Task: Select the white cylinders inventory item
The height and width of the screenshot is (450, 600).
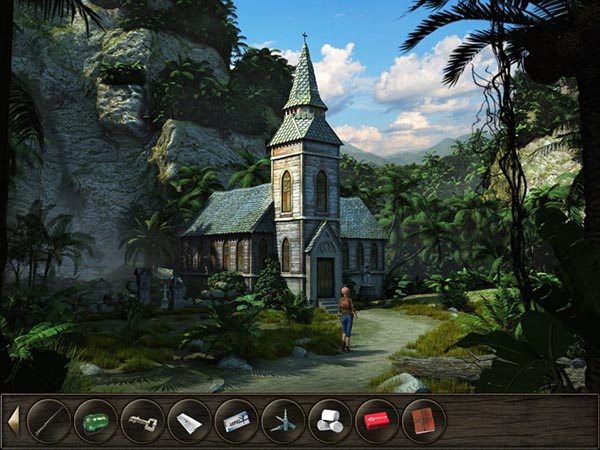Action: (x=330, y=421)
